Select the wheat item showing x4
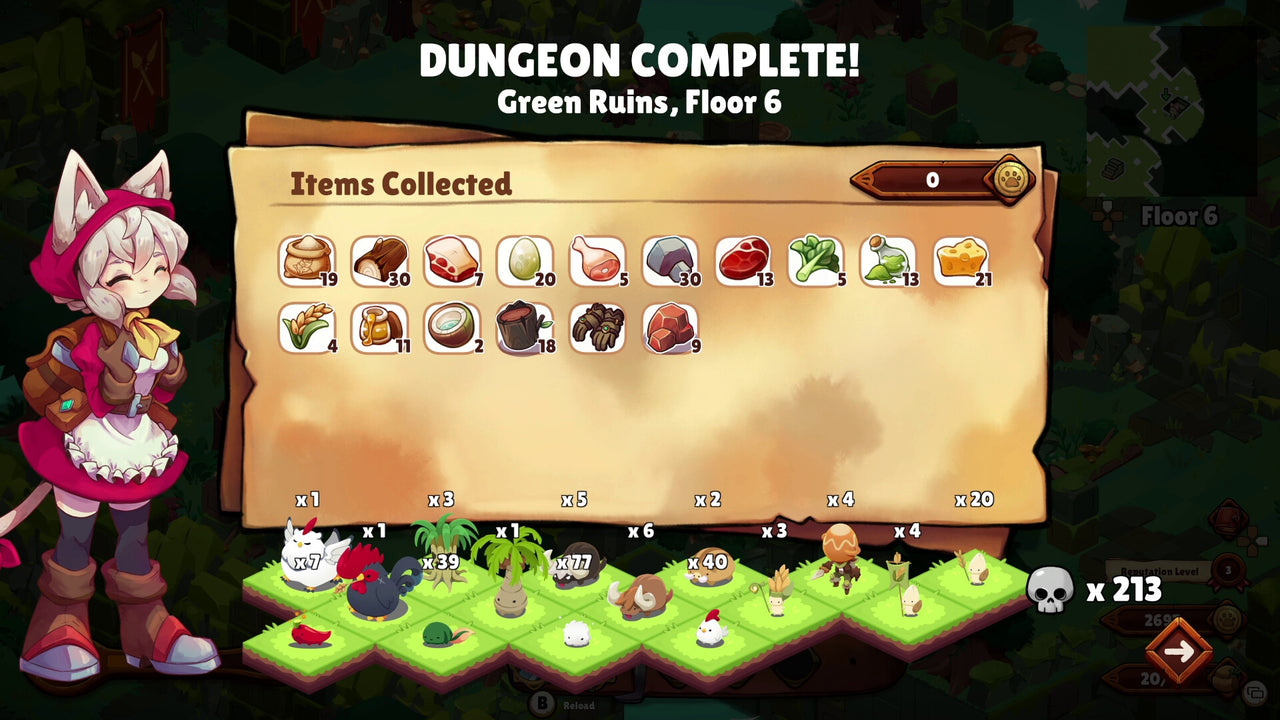The image size is (1280, 720). [x=307, y=328]
